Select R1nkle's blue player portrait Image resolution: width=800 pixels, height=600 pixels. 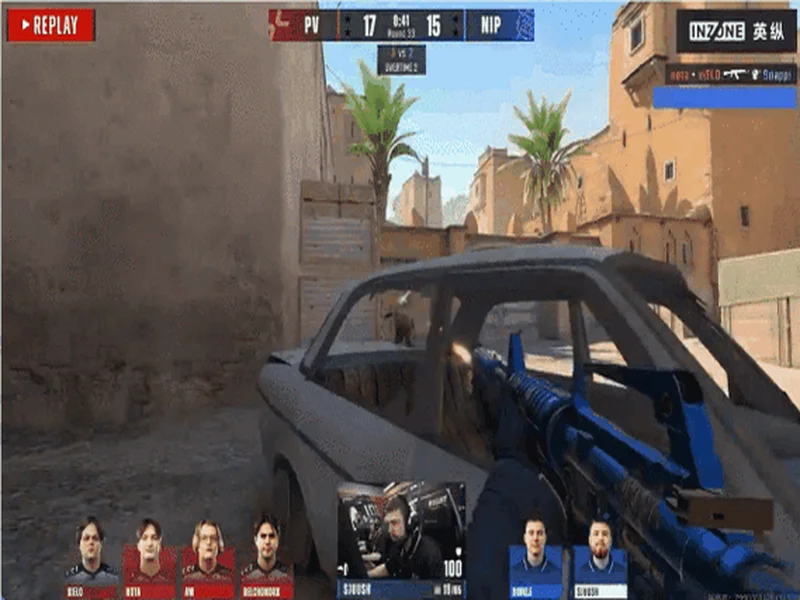[535, 555]
